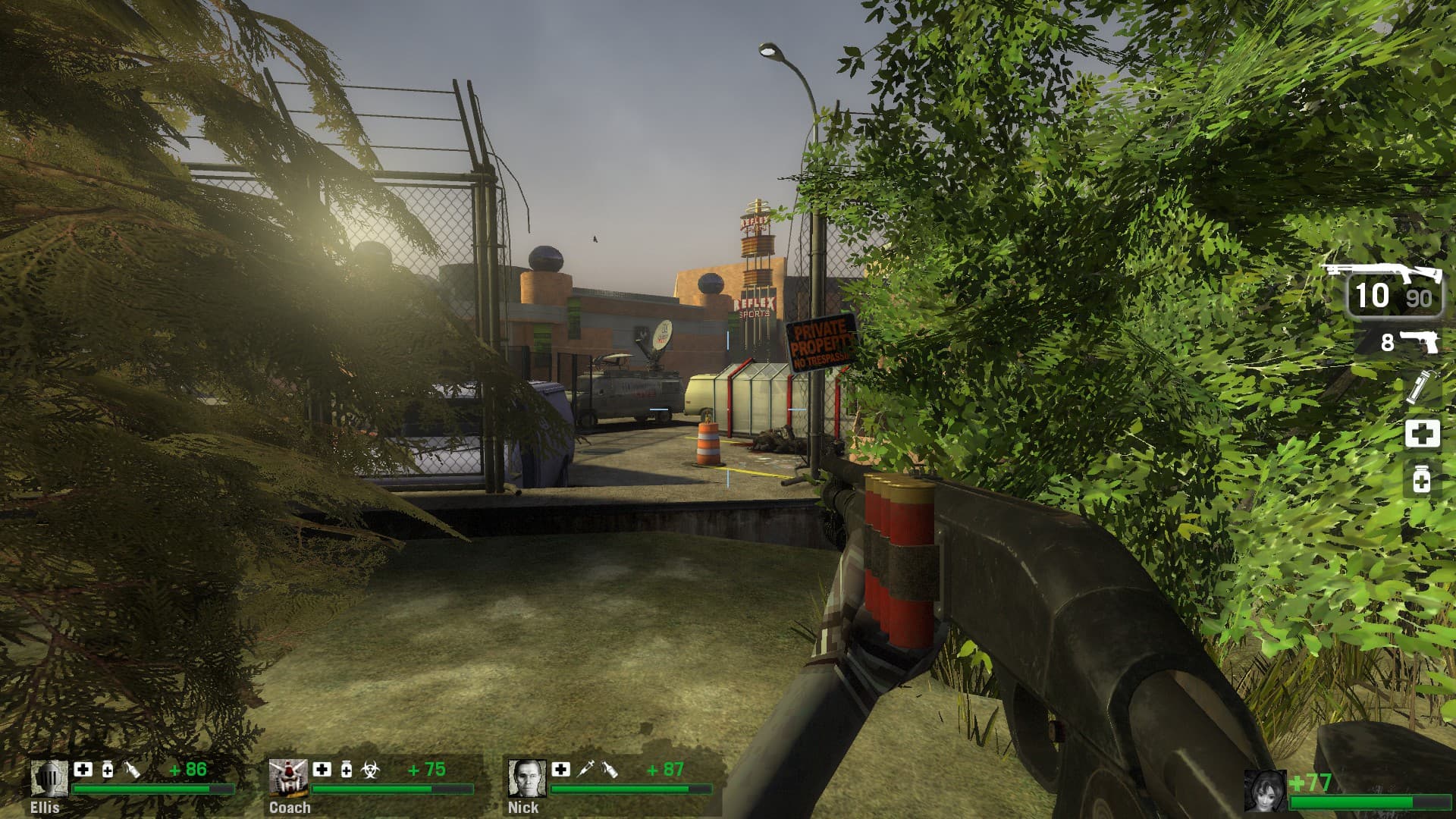Click your own survivor portrait
Viewport: 1456px width, 819px height.
coord(1266,791)
